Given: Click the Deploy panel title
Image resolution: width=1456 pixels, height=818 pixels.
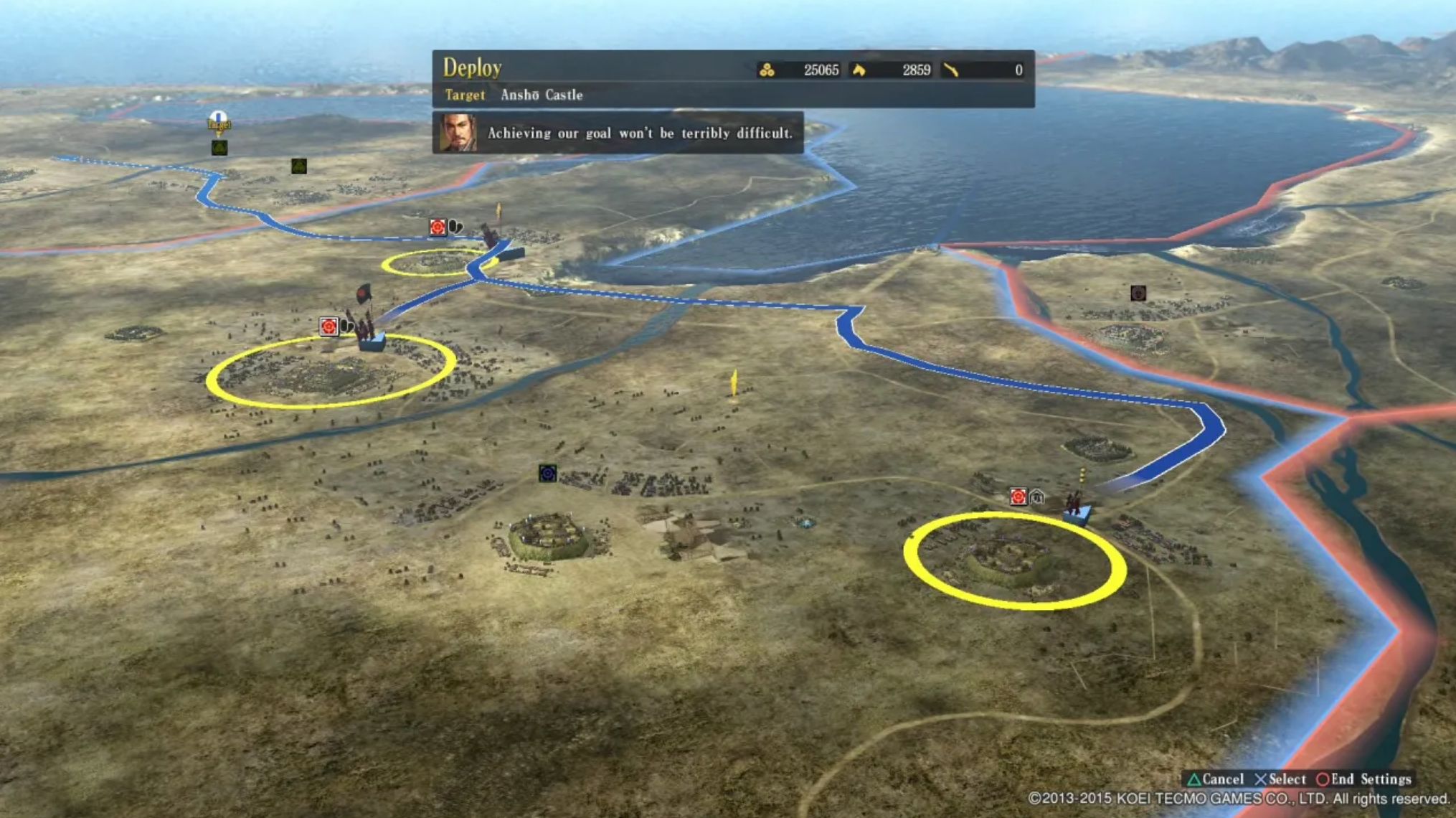Looking at the screenshot, I should [x=473, y=67].
